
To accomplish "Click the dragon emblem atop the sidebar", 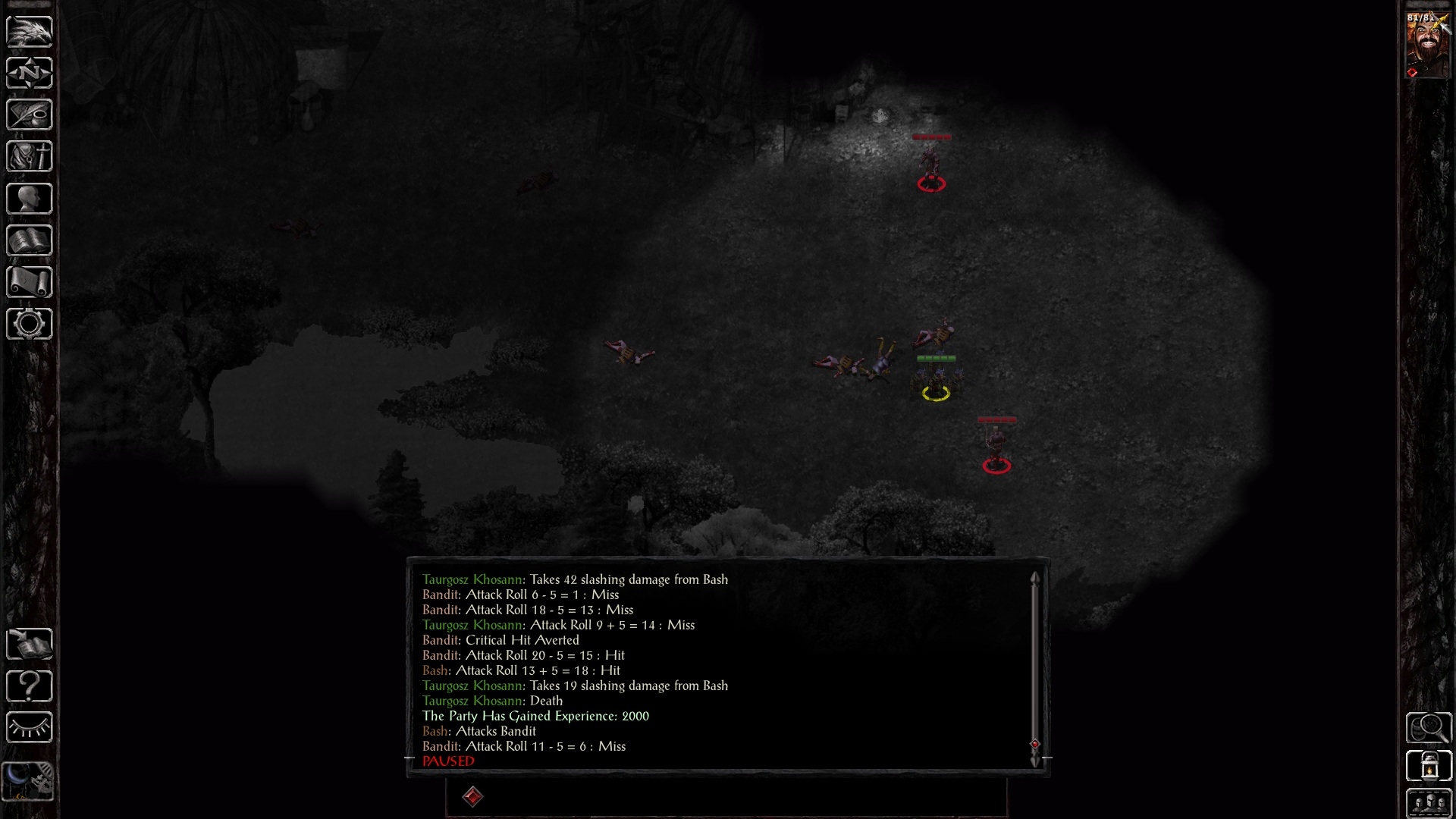I will [x=29, y=32].
